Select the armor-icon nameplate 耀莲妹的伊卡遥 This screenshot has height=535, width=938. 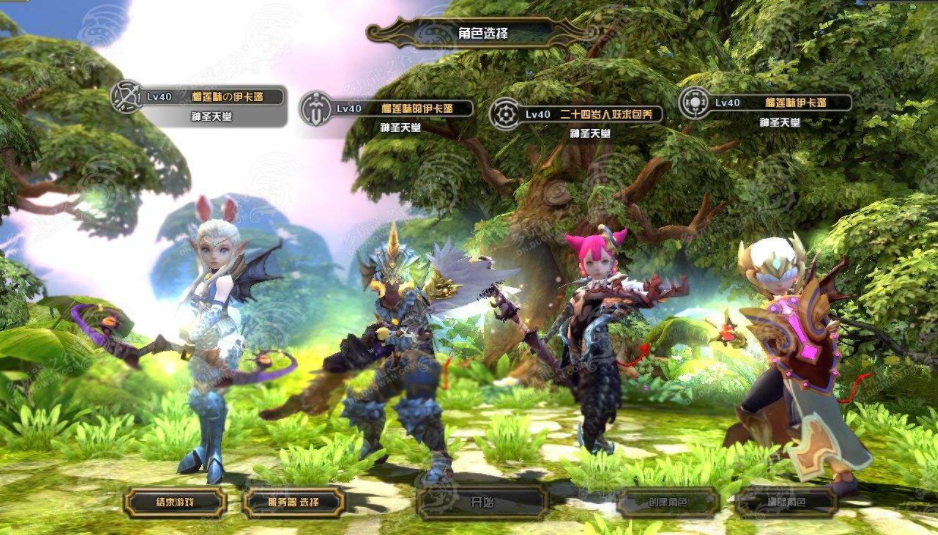click(388, 108)
